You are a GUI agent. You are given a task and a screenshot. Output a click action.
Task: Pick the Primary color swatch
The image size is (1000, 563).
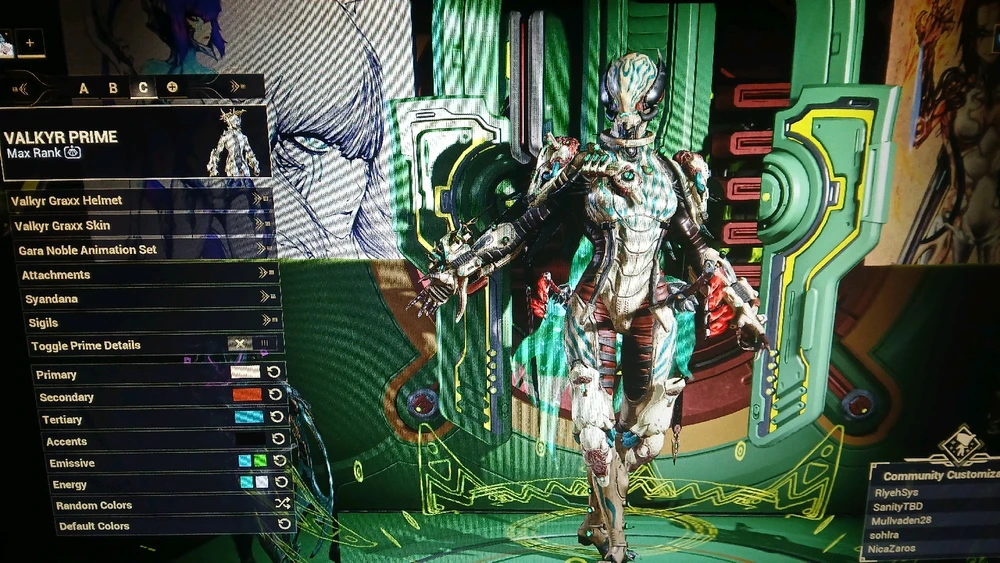pos(245,373)
